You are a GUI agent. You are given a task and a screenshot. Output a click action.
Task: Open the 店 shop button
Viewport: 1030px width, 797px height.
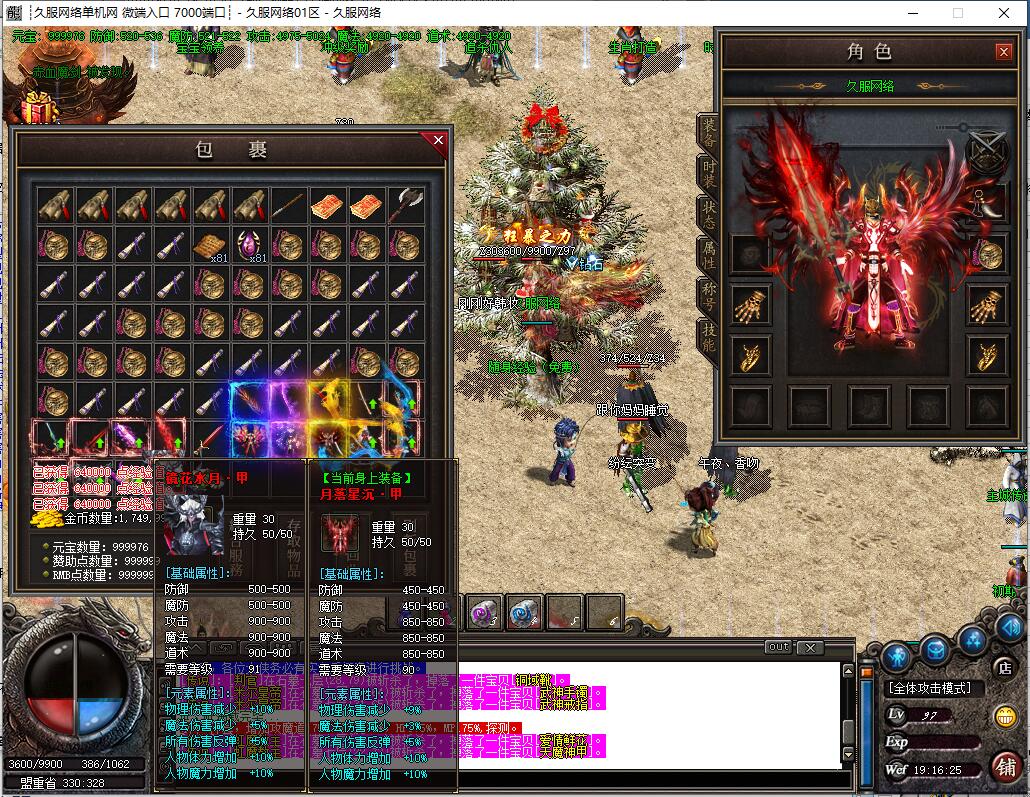tap(1004, 667)
